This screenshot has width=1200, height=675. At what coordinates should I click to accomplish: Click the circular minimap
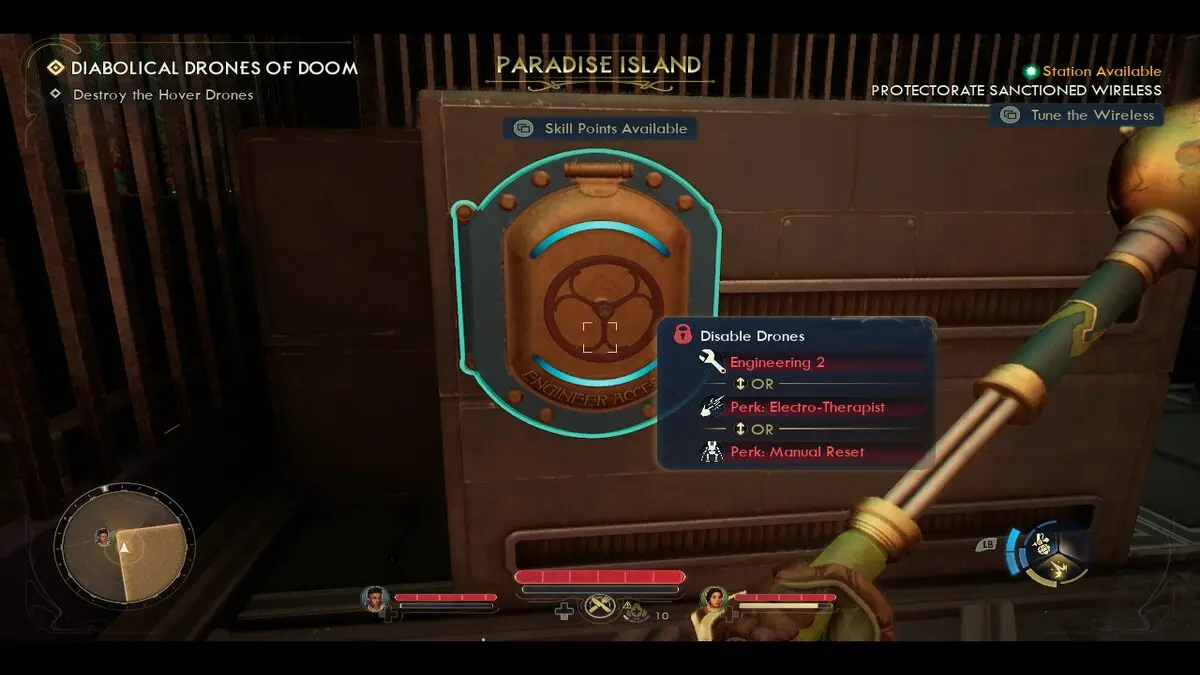pyautogui.click(x=124, y=544)
